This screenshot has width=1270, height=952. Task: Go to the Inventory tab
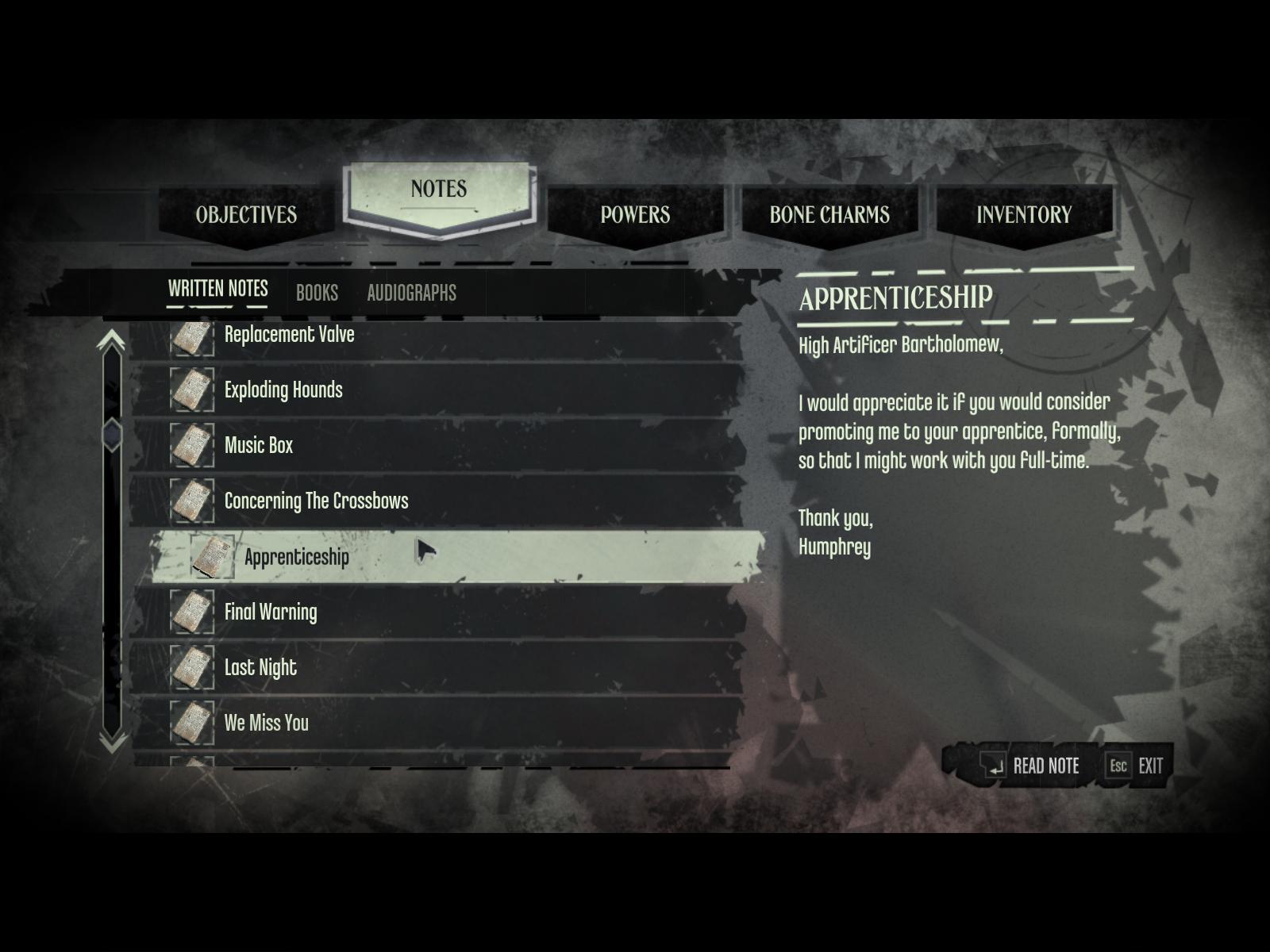(1024, 215)
